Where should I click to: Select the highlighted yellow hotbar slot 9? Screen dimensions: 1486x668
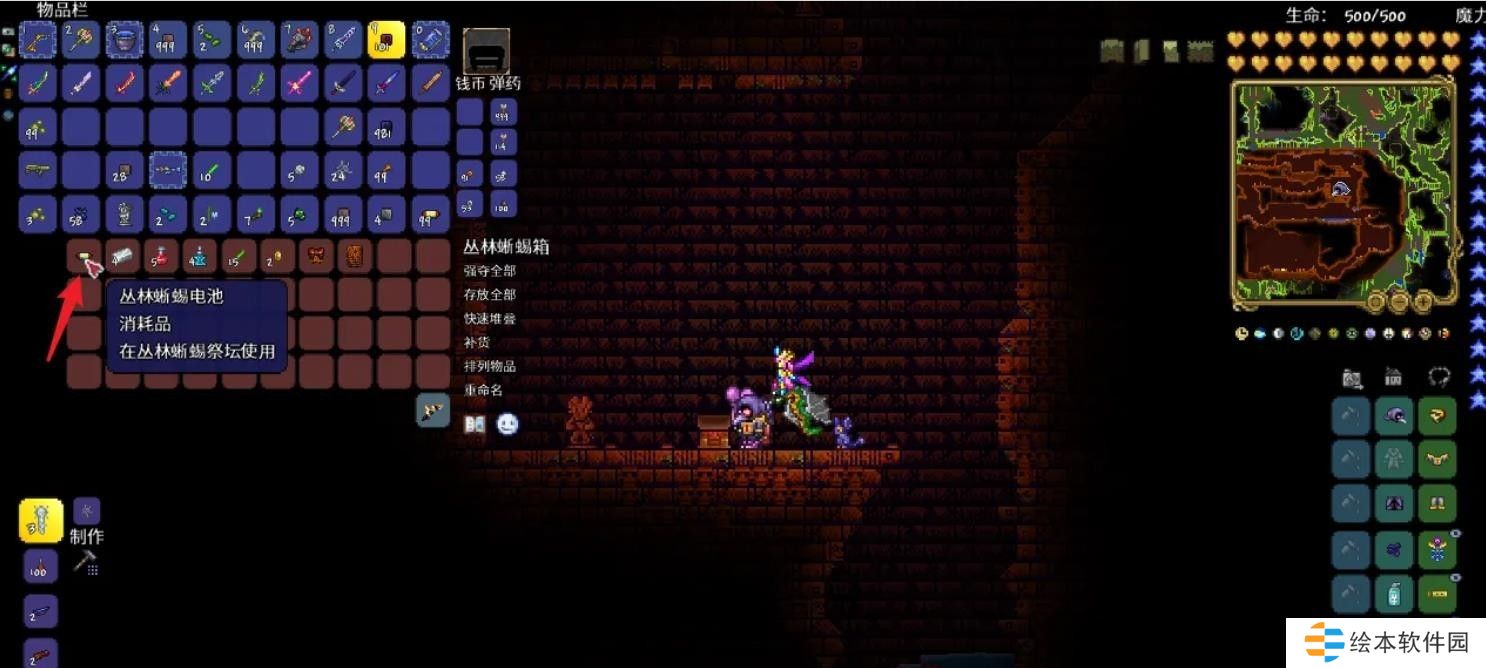[387, 39]
